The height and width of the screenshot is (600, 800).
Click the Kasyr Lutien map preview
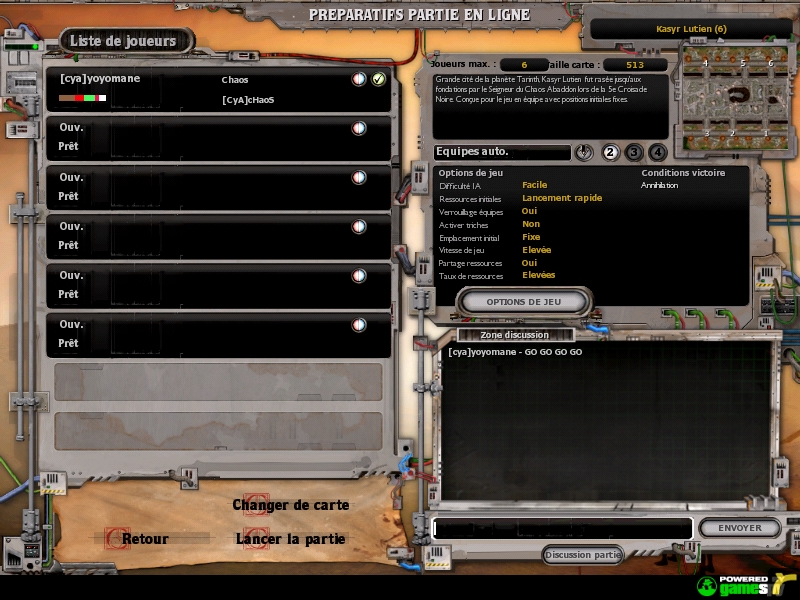pyautogui.click(x=739, y=97)
